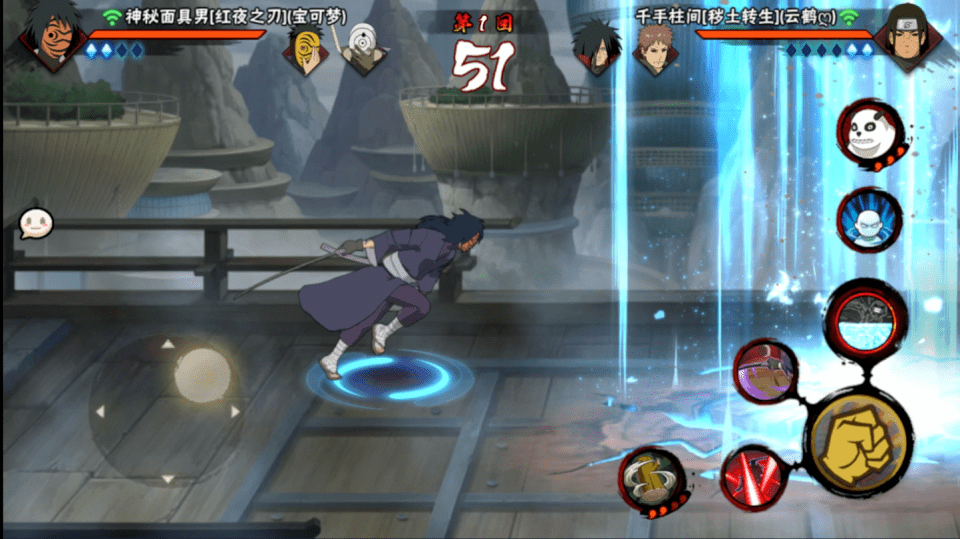The image size is (960, 539).
Task: Tap the yellow spiral-mask teammate portrait
Action: click(306, 50)
